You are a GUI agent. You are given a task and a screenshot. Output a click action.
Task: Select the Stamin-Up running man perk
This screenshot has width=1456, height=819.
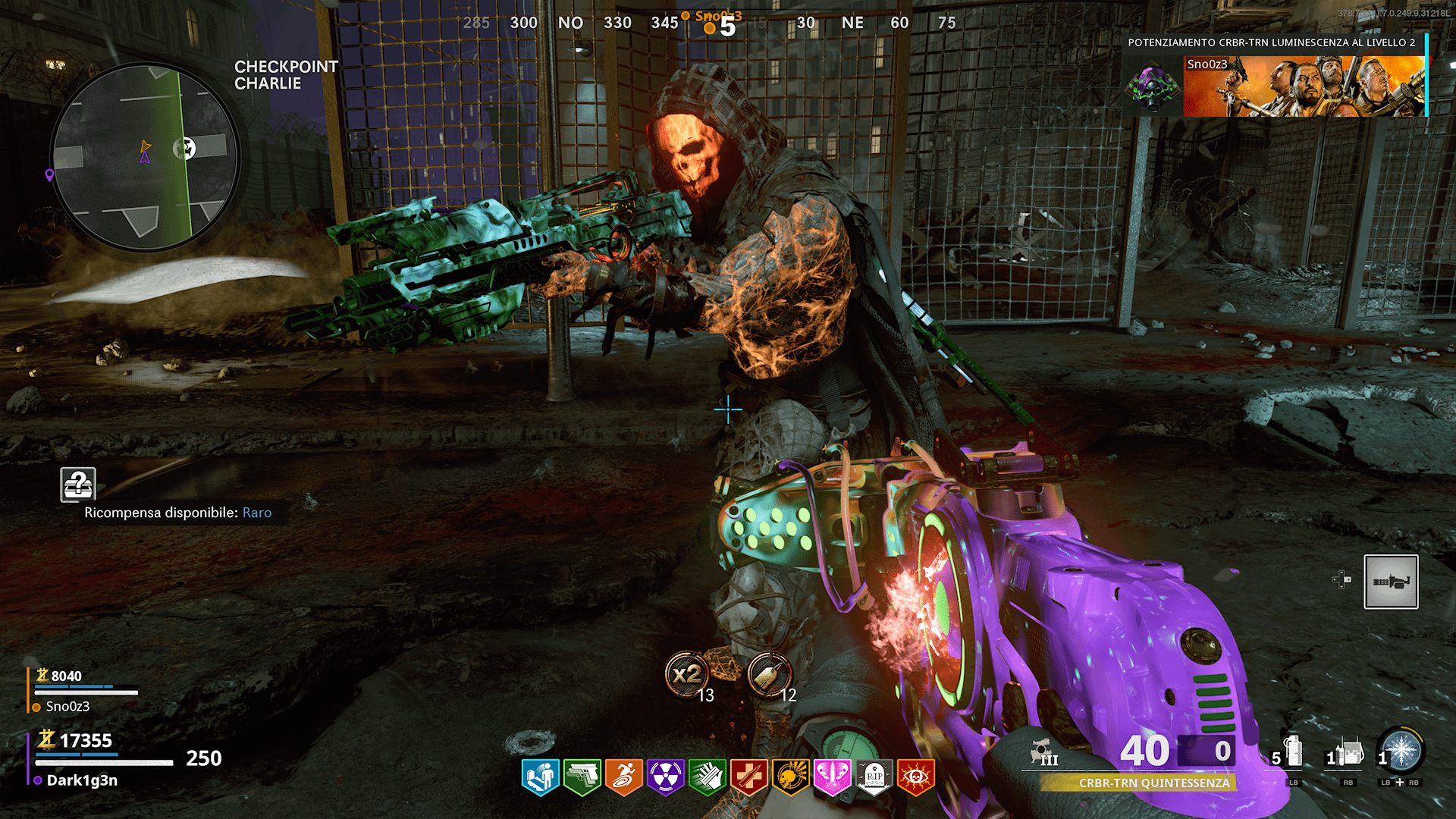pos(624,777)
